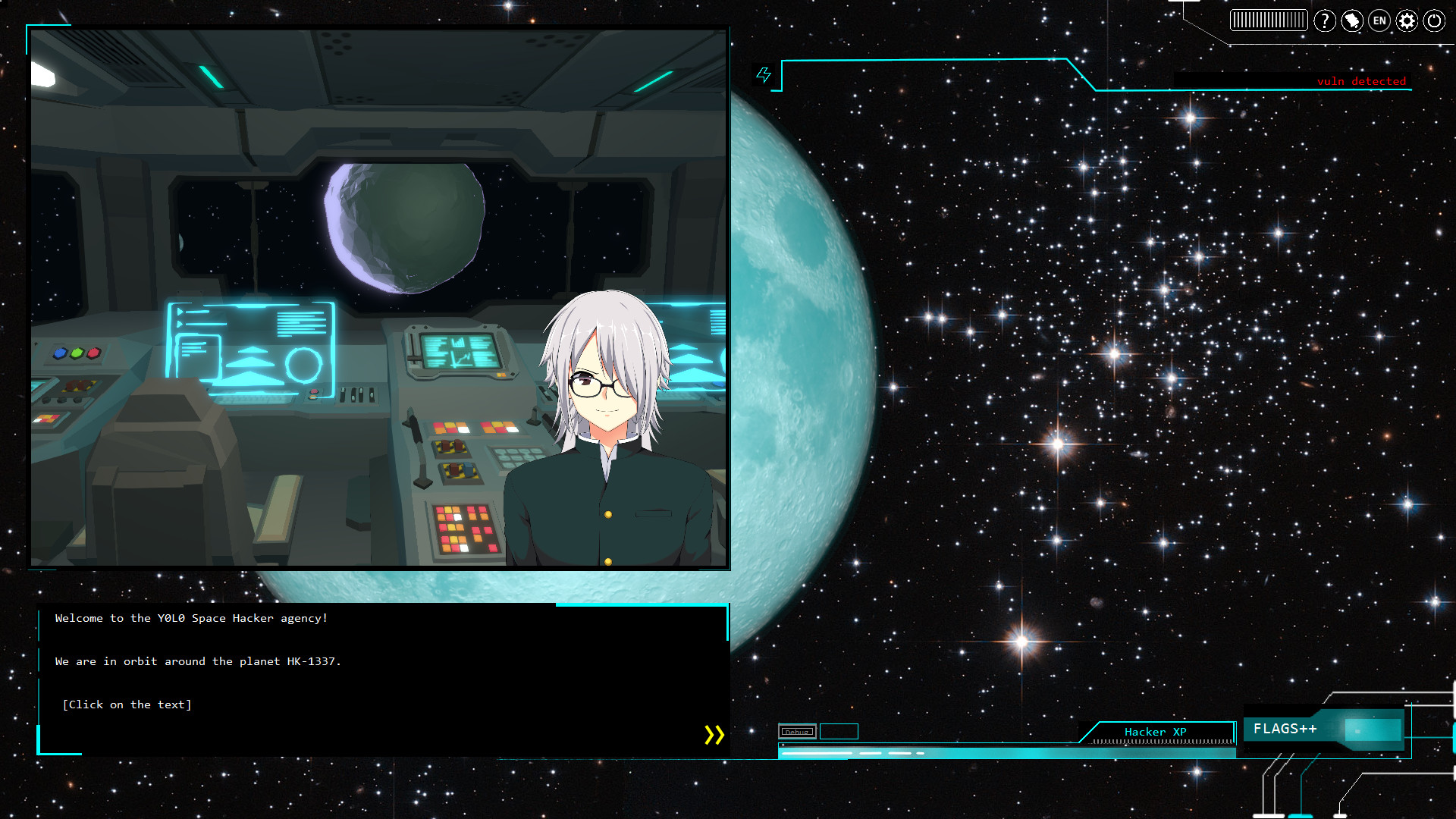Open the help question-mark icon
This screenshot has width=1456, height=819.
tap(1325, 21)
